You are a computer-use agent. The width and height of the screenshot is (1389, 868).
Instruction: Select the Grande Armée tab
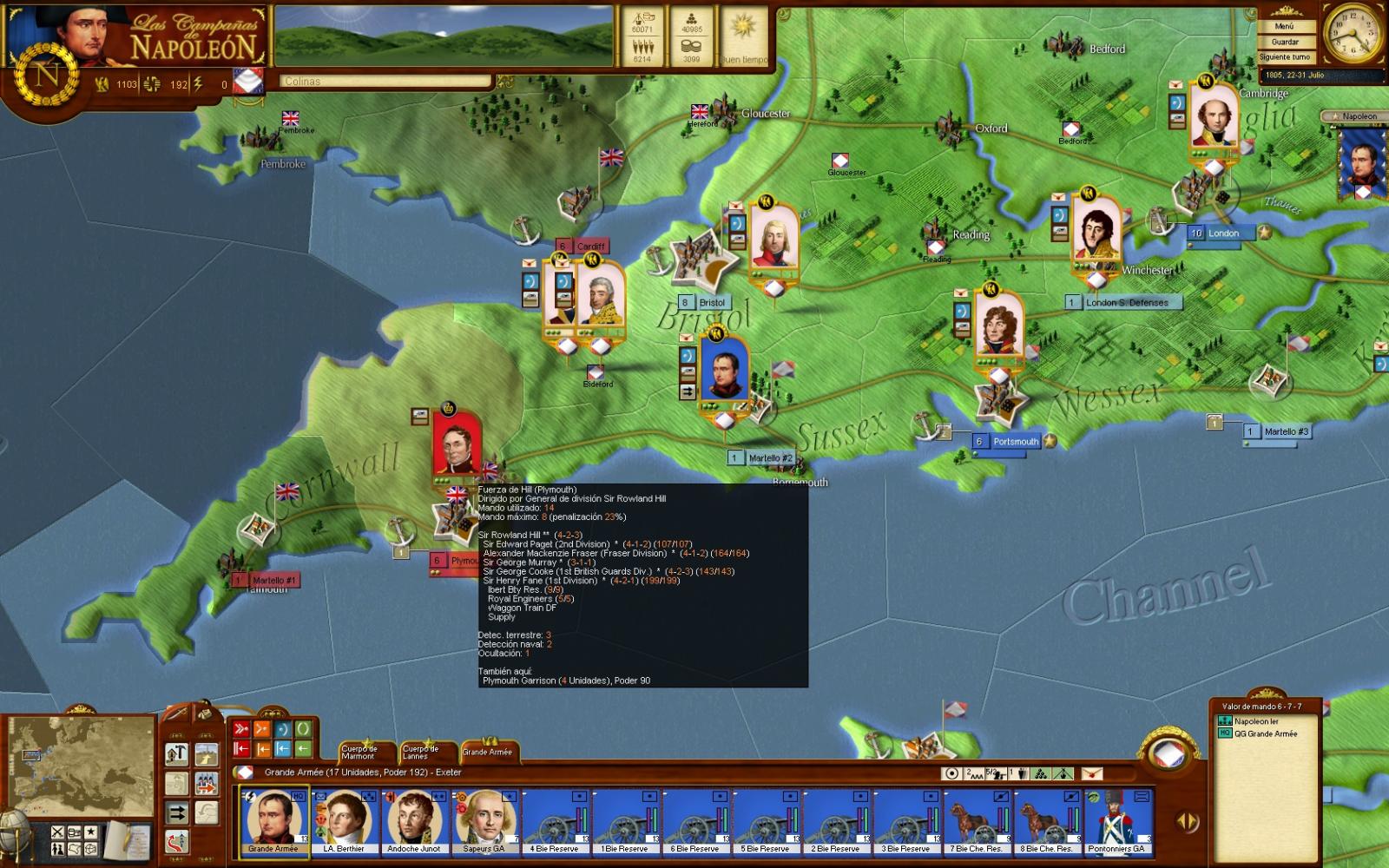click(x=487, y=752)
